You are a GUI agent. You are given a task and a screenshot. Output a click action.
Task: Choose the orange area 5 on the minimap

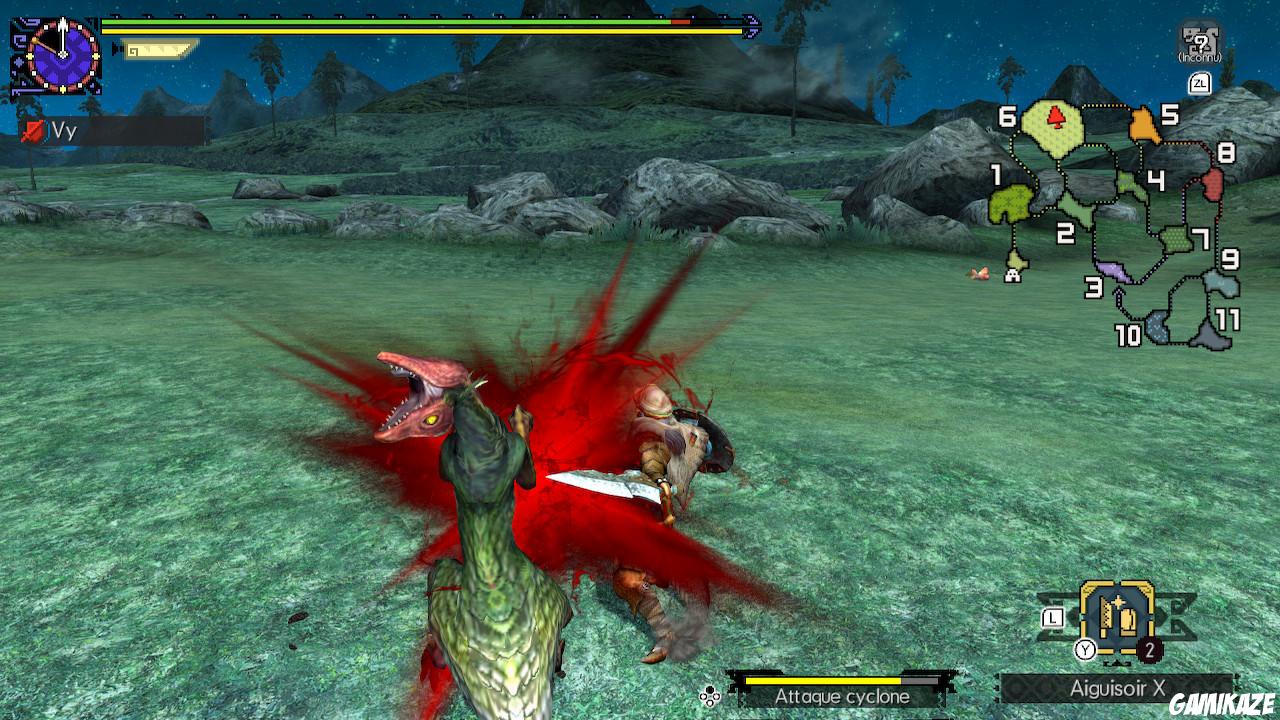click(1143, 125)
